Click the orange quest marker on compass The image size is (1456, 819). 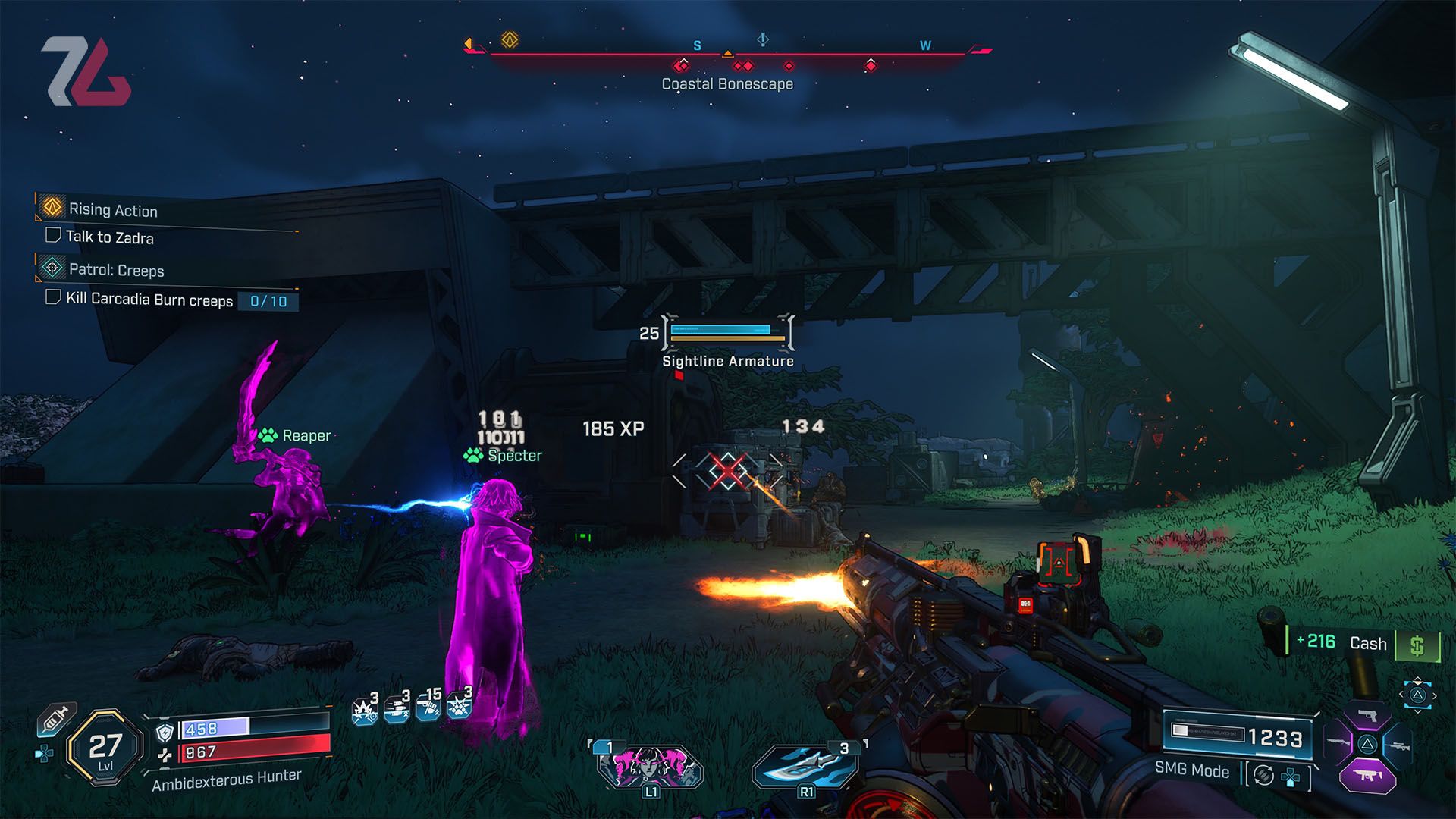tap(510, 39)
